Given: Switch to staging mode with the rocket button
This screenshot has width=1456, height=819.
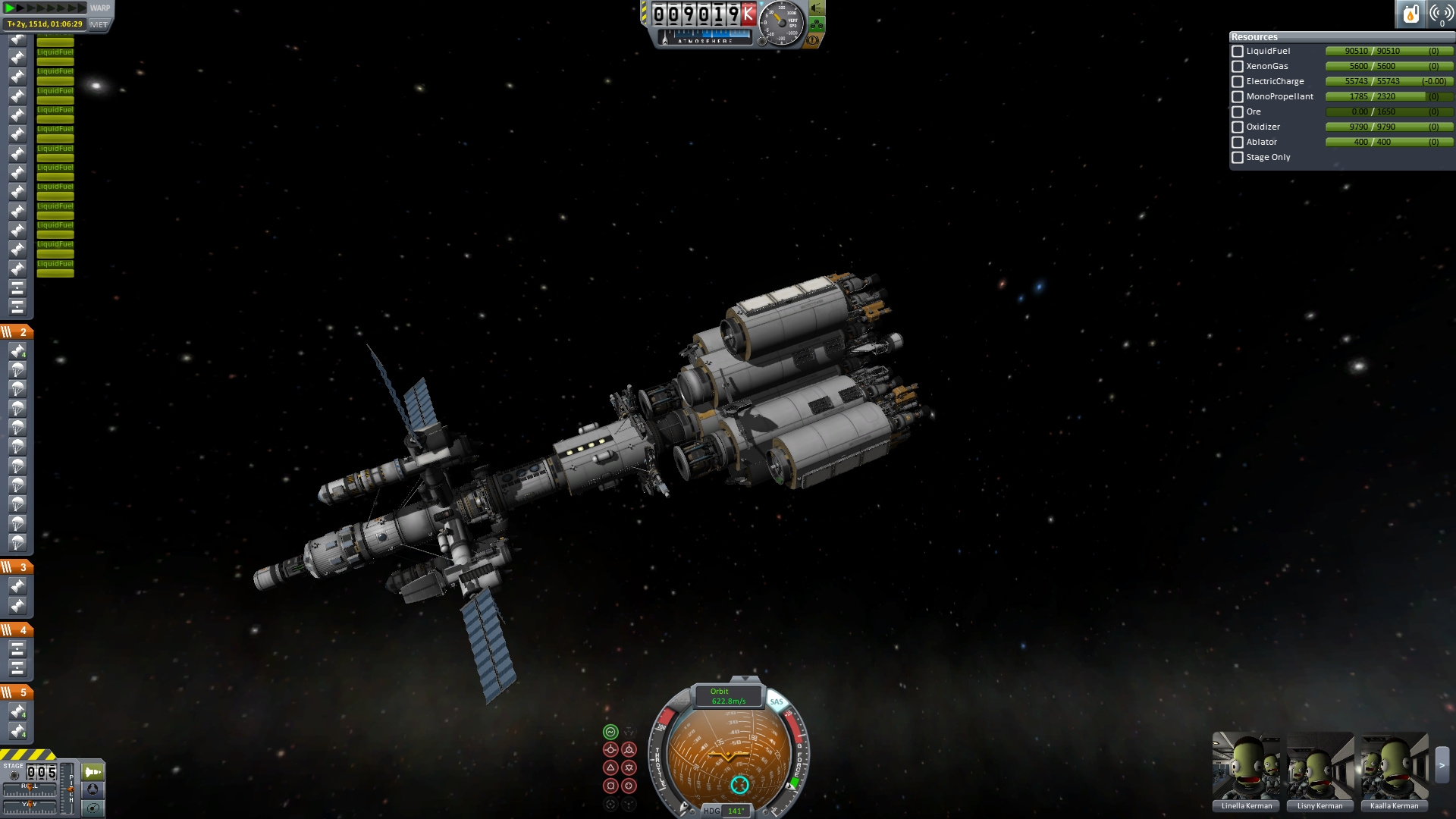Looking at the screenshot, I should tap(93, 772).
